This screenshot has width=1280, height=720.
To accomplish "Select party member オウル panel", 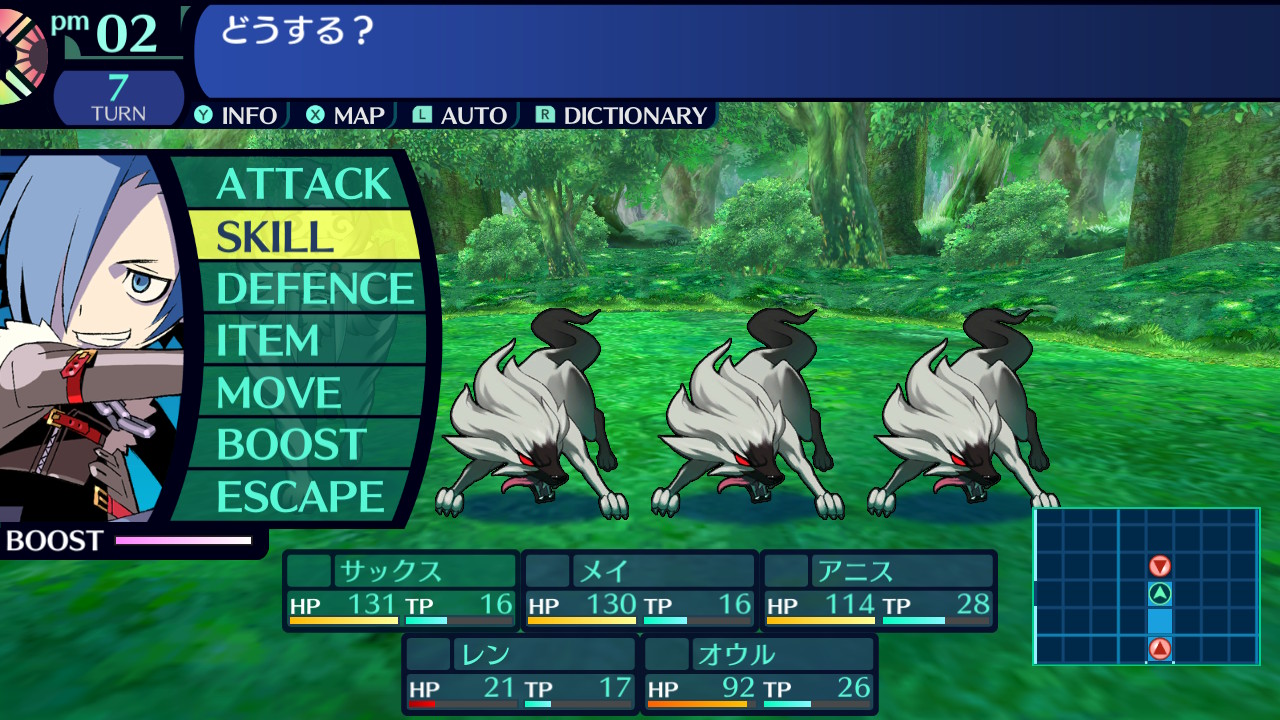I will (x=760, y=674).
